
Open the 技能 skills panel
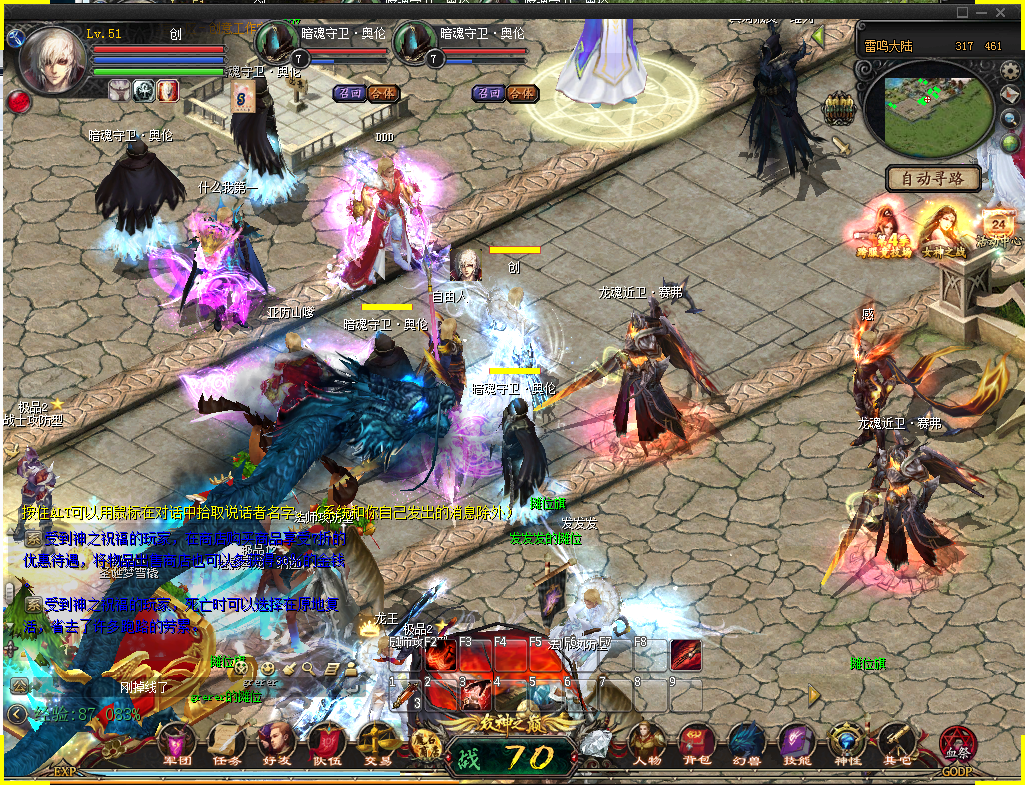796,743
